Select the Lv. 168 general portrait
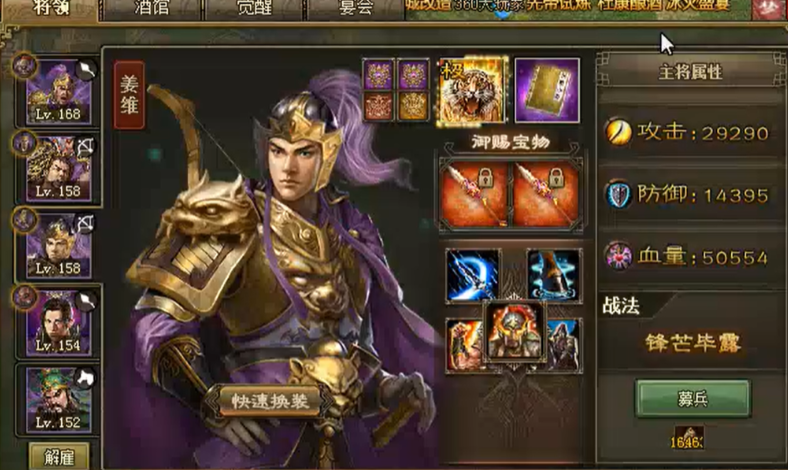Viewport: 788px width, 470px height. click(59, 94)
